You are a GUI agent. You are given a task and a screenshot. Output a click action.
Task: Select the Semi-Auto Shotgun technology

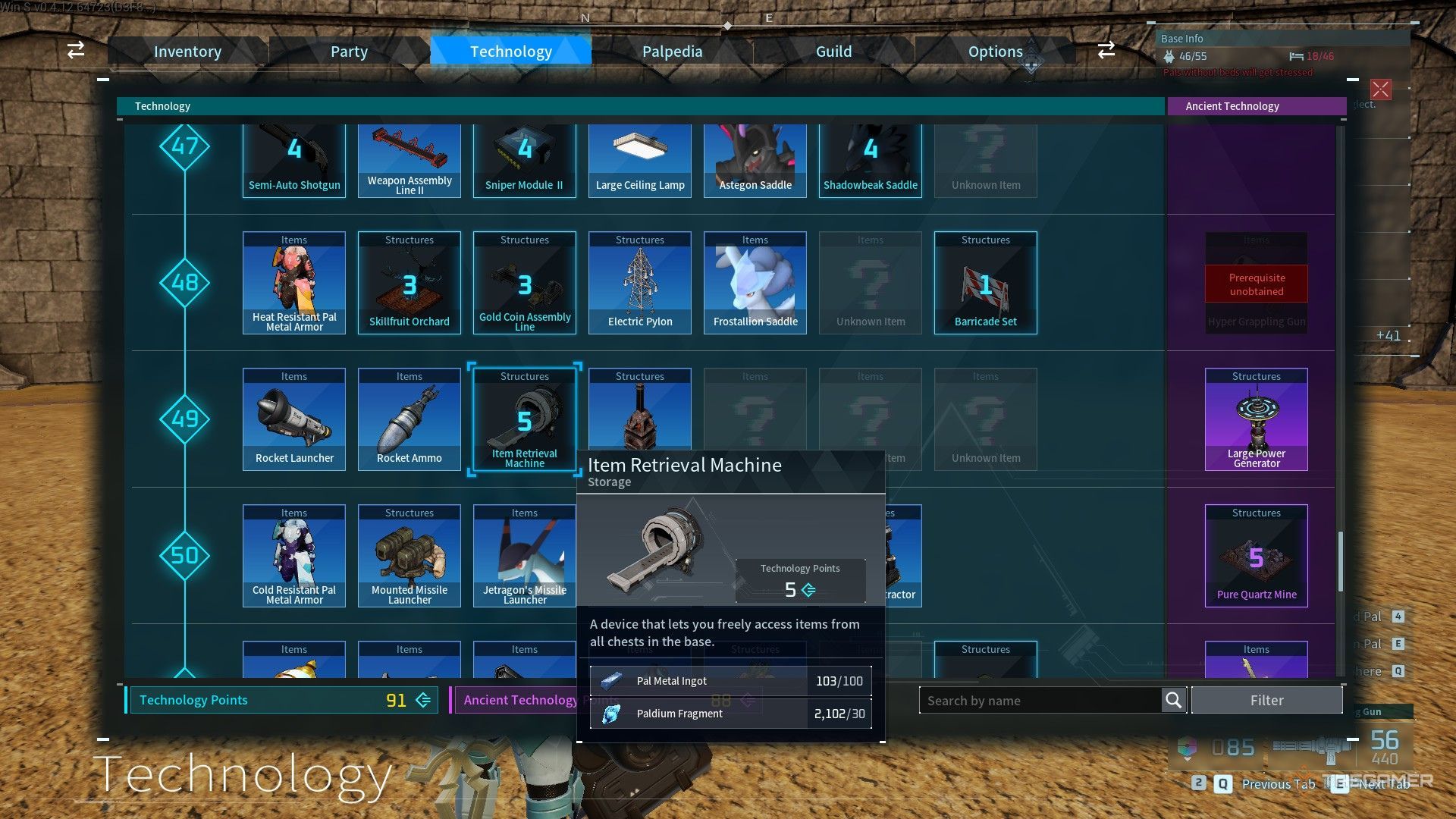(x=293, y=158)
